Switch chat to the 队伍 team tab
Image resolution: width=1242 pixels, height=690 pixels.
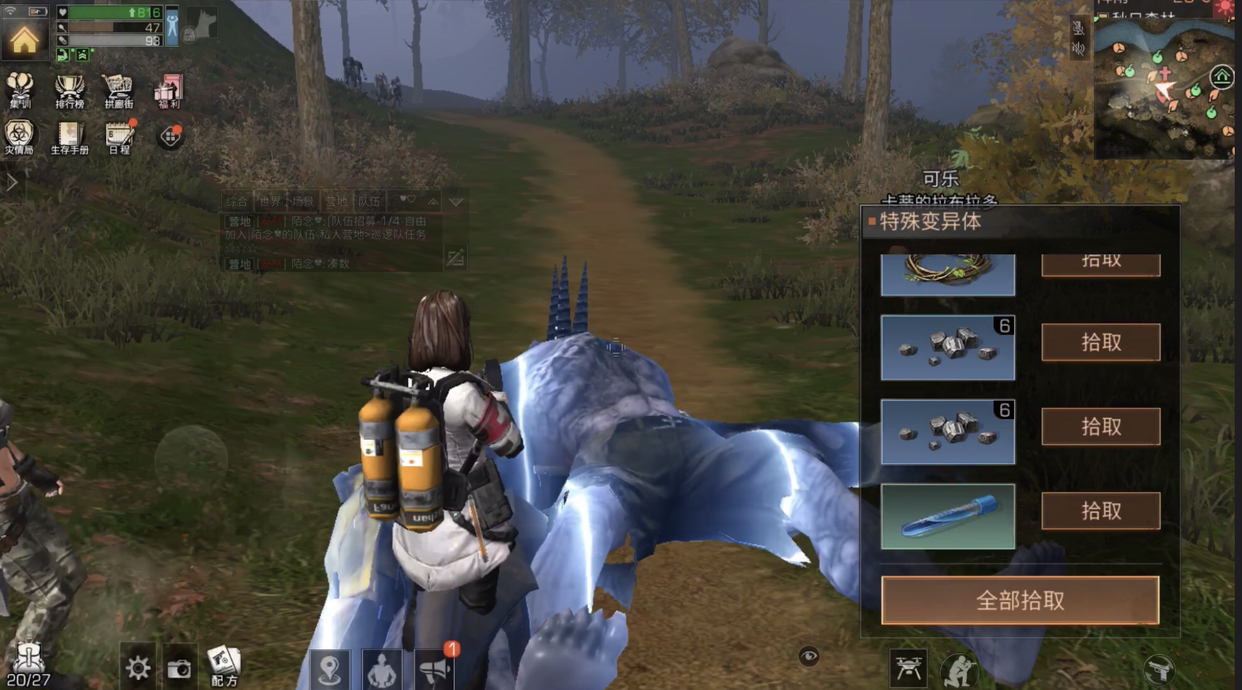[x=369, y=201]
